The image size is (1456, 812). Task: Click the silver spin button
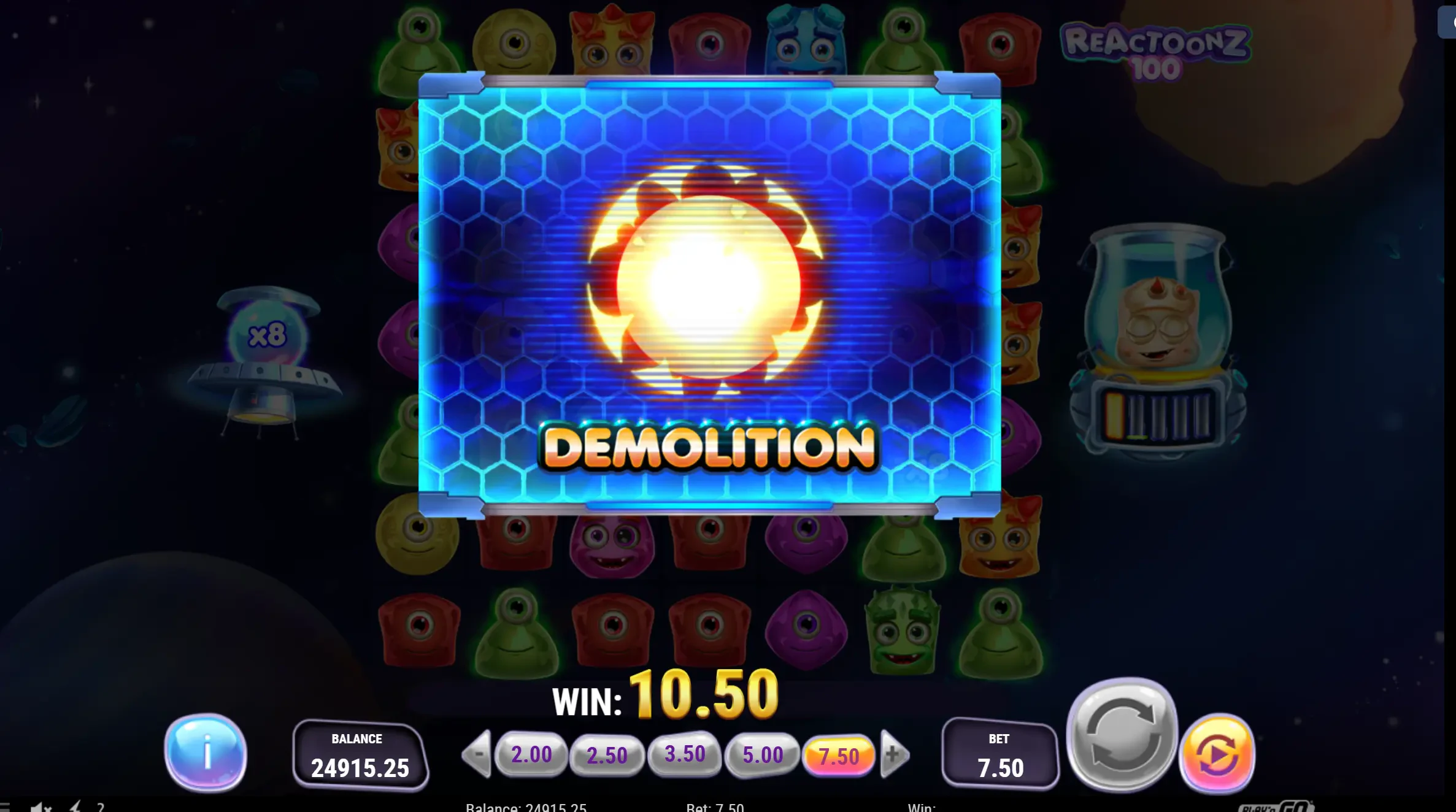coord(1122,735)
